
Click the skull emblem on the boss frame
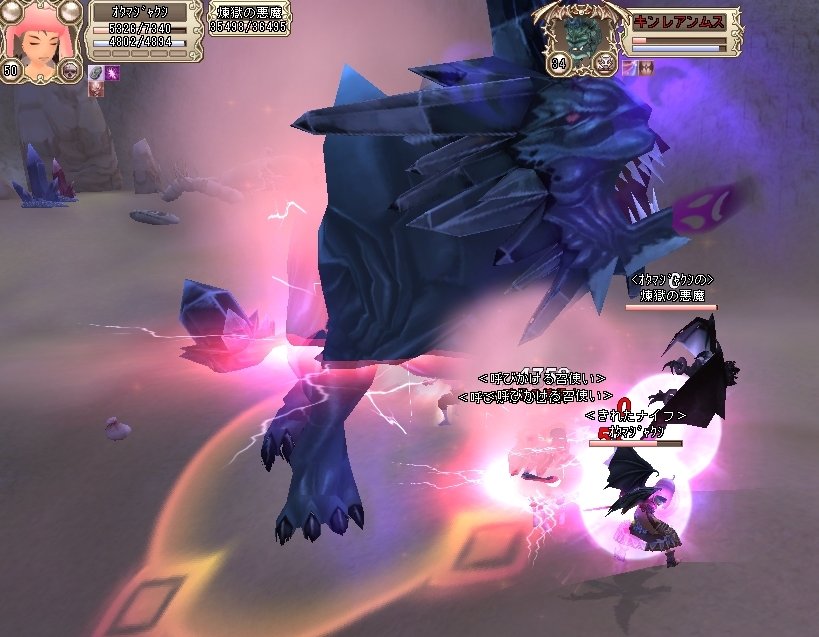(604, 63)
